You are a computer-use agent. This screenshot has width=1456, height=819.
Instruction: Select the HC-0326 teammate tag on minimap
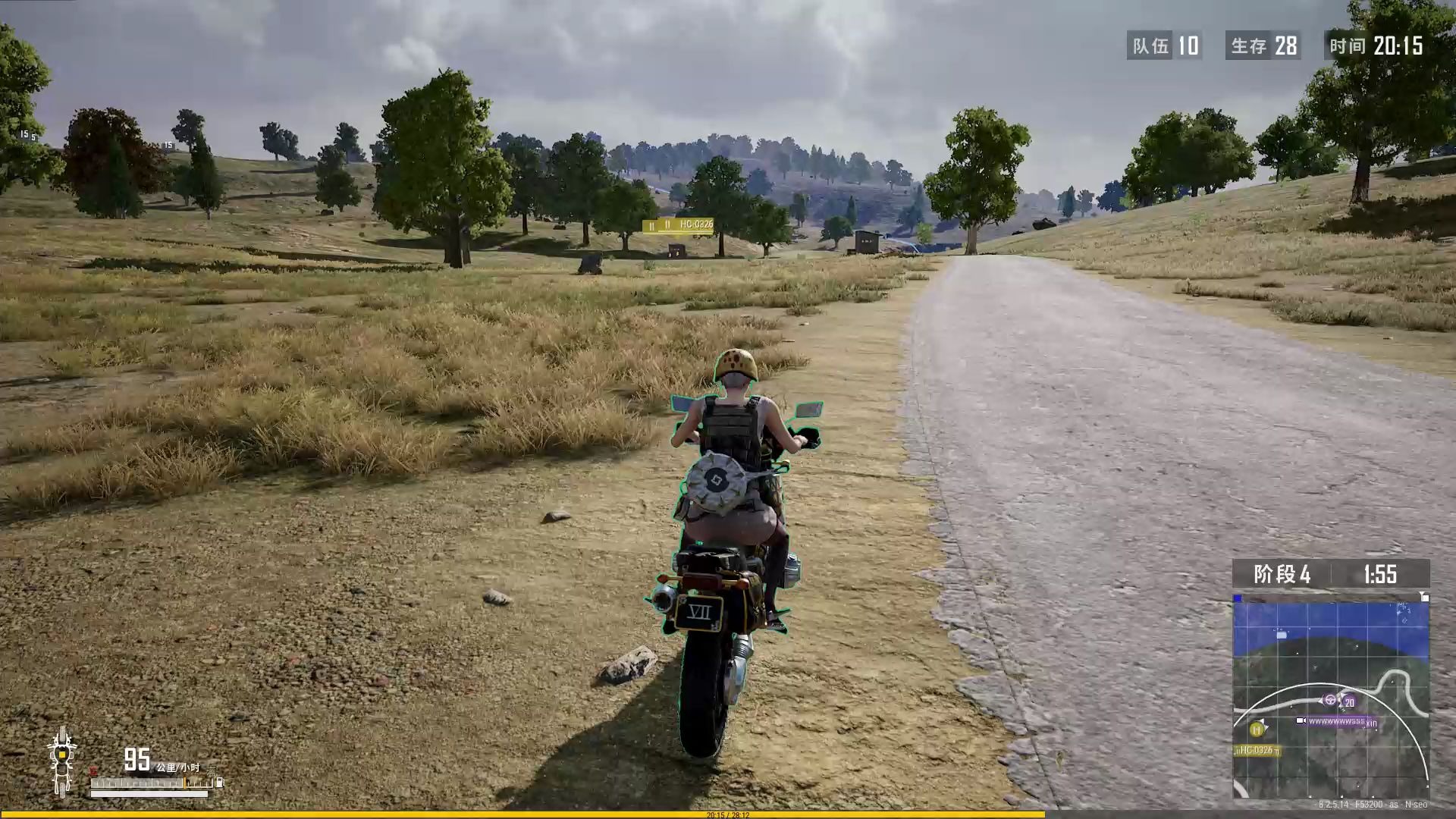click(1257, 751)
